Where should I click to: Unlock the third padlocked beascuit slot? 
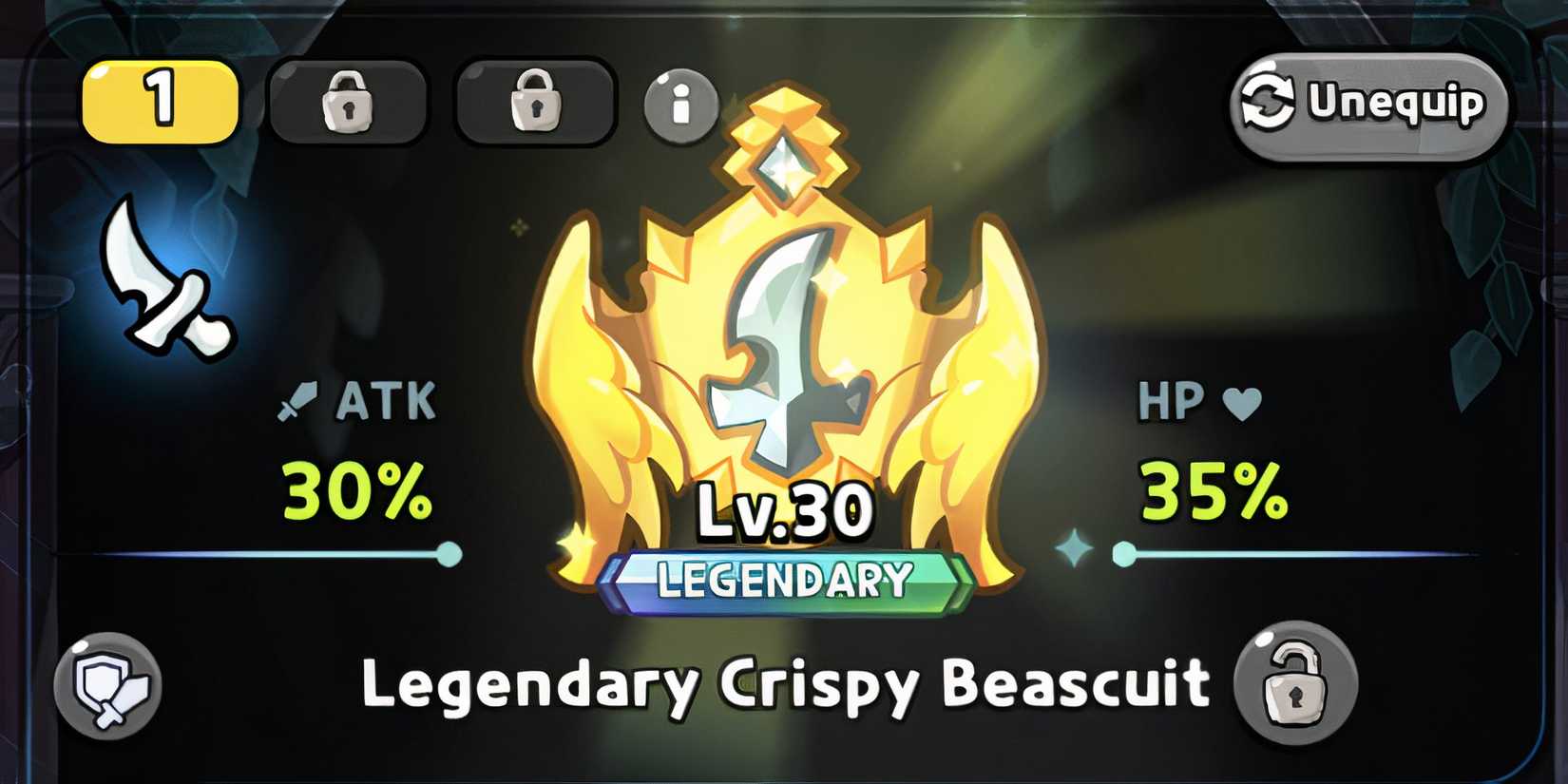535,103
